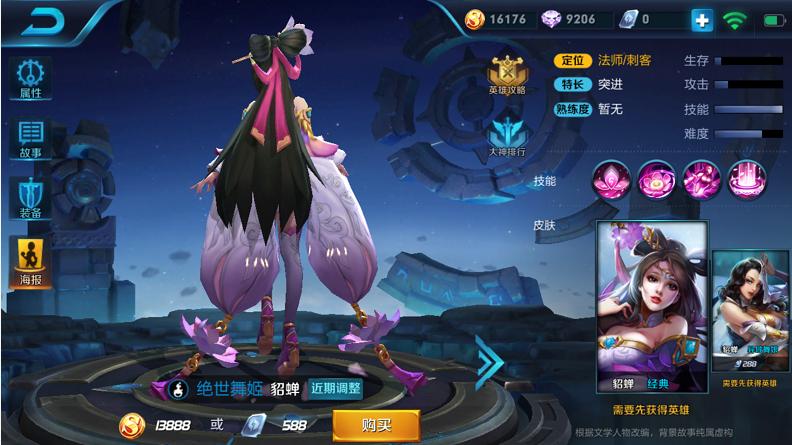Click the blue plus button to add currency
This screenshot has height=445, width=792.
click(x=703, y=19)
